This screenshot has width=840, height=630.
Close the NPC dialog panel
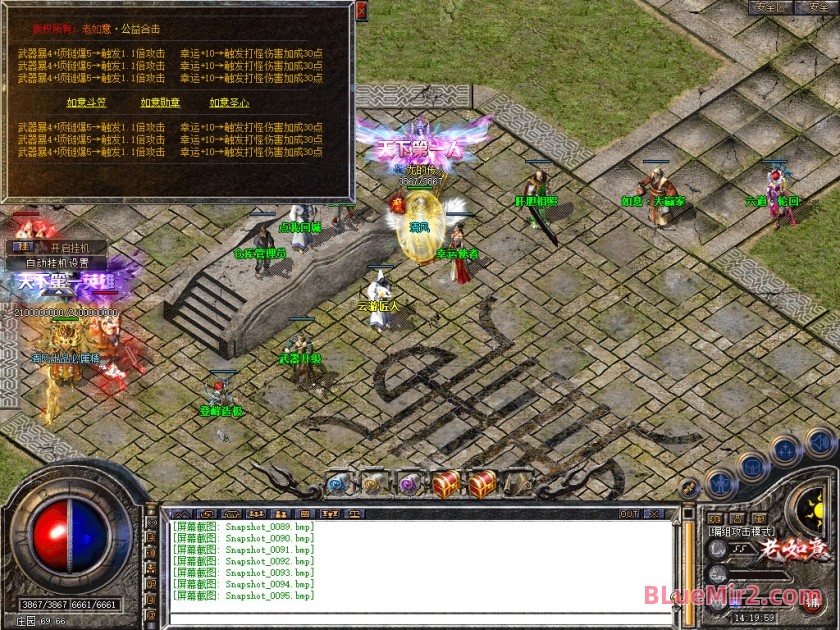(361, 11)
